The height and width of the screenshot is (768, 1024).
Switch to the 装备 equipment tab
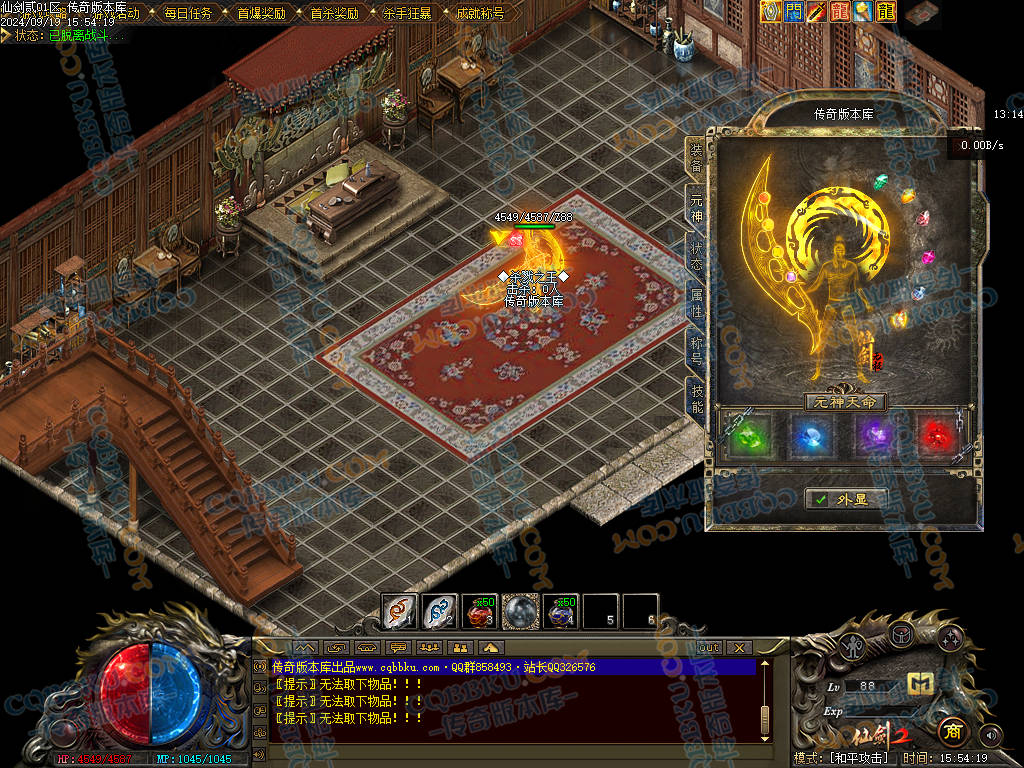point(695,162)
